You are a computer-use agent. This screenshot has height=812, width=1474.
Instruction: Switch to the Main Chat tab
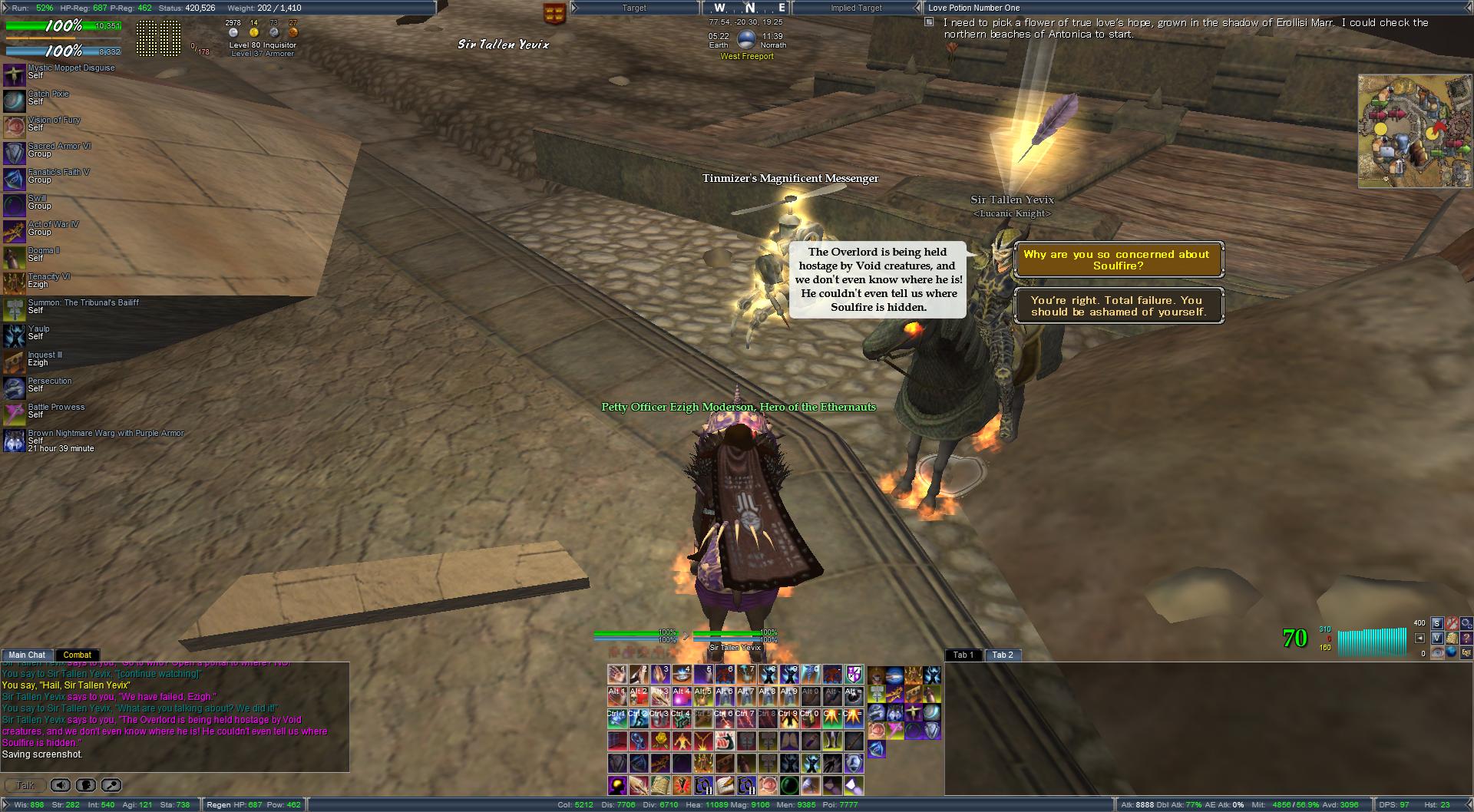click(x=27, y=655)
